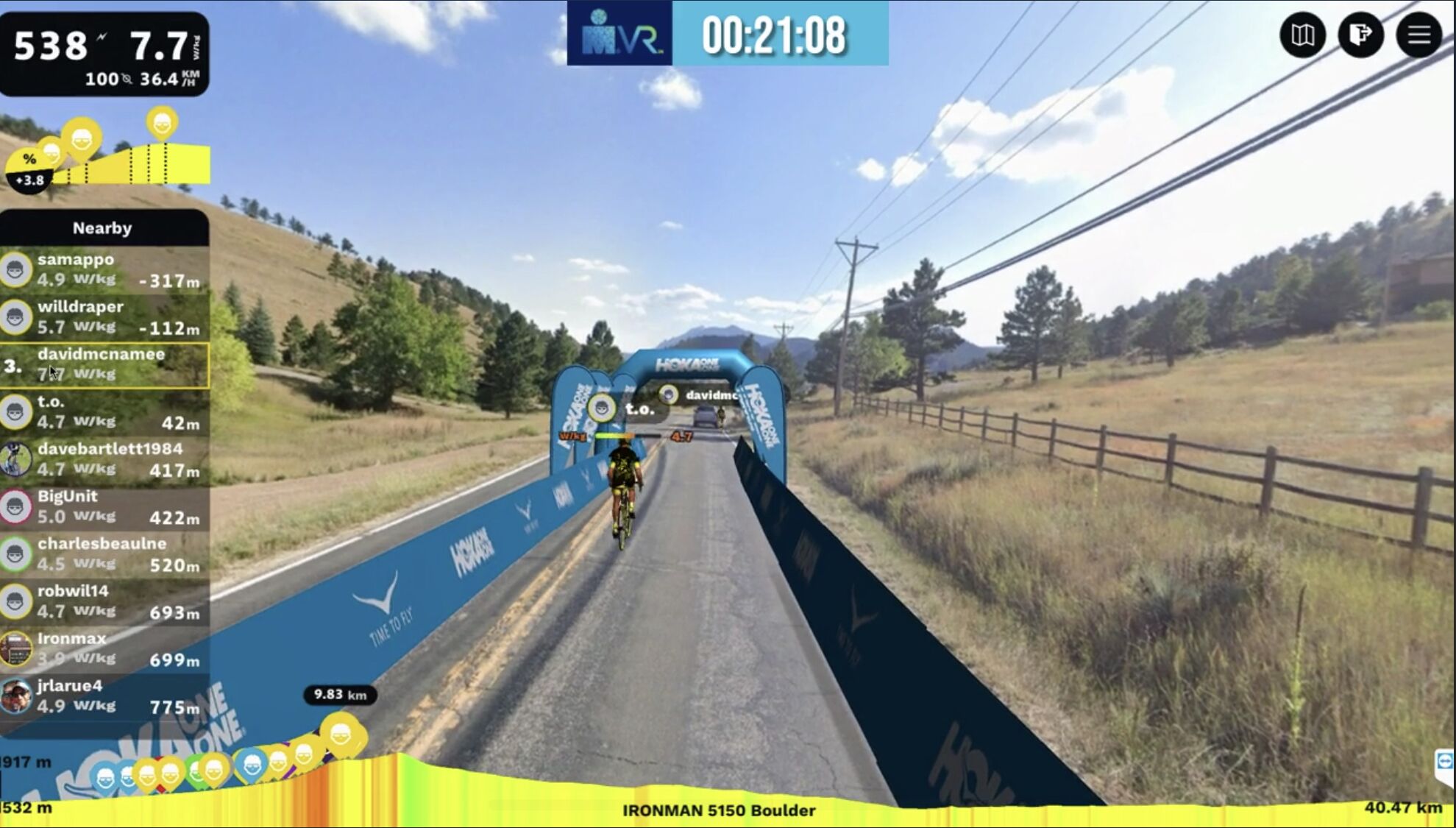Screen dimensions: 1456x828
Task: Select samappo in the Nearby list
Action: pos(104,269)
